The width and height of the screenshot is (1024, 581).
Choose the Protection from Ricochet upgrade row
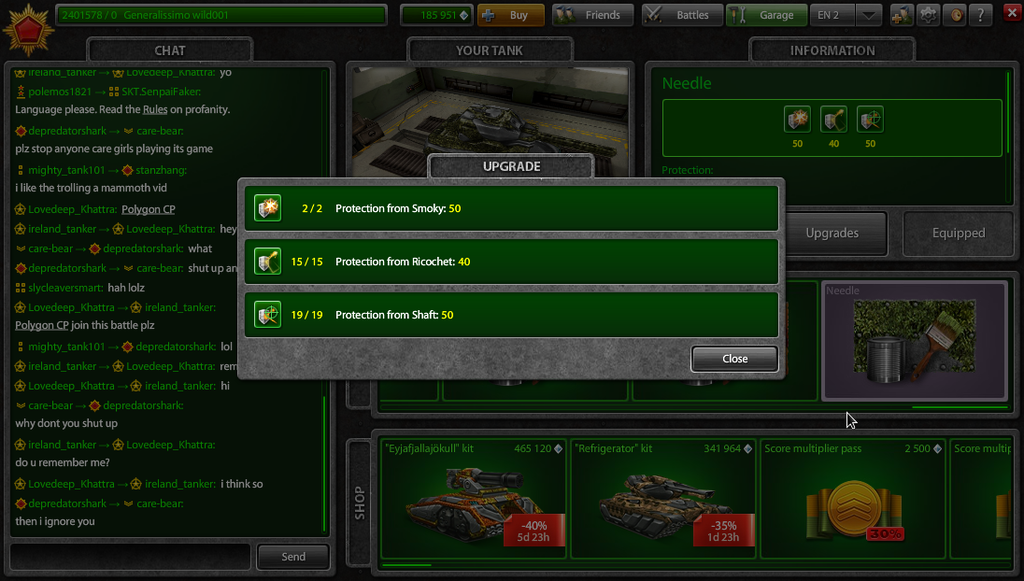[511, 262]
